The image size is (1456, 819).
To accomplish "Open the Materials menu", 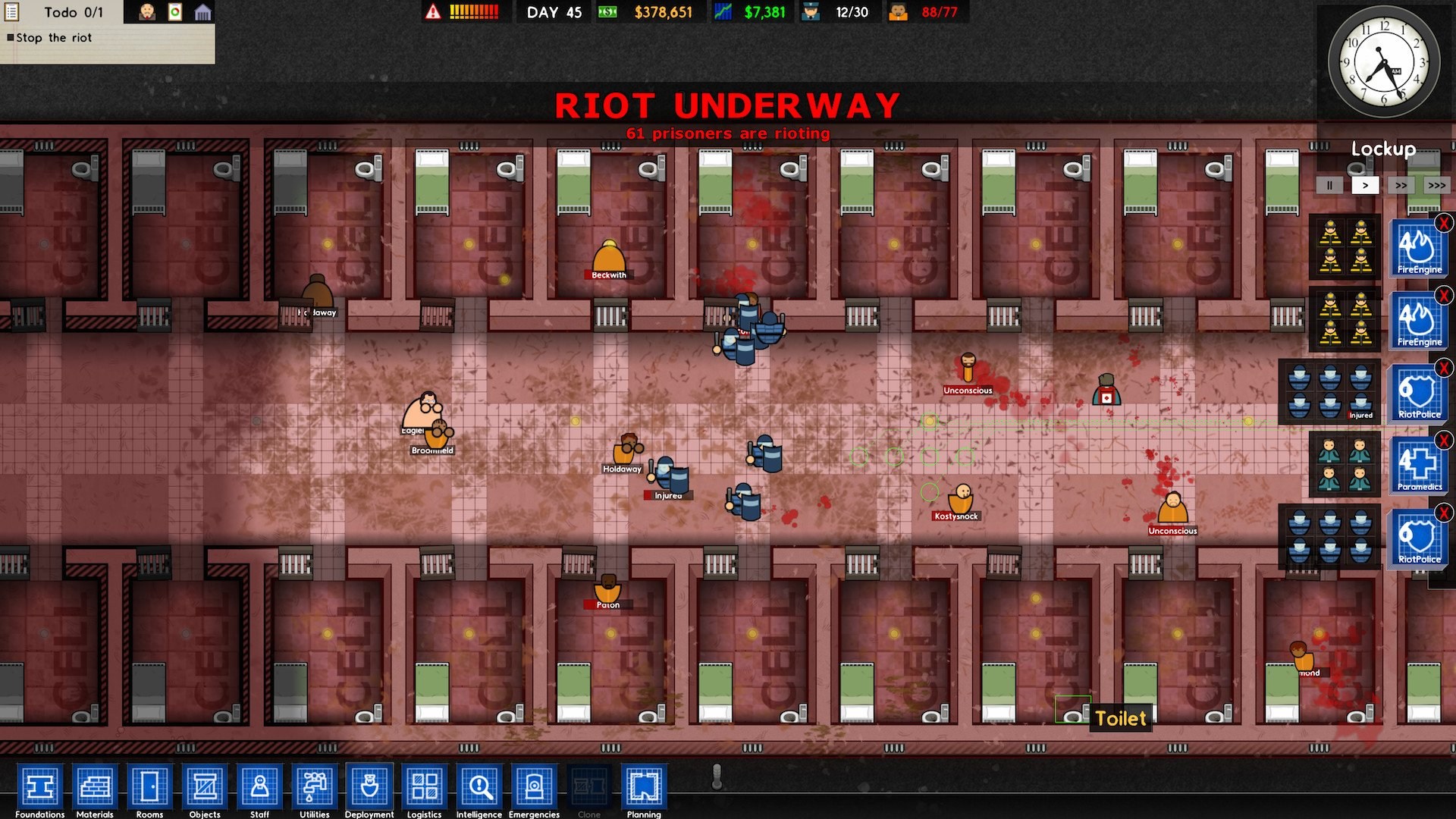I will [x=96, y=789].
